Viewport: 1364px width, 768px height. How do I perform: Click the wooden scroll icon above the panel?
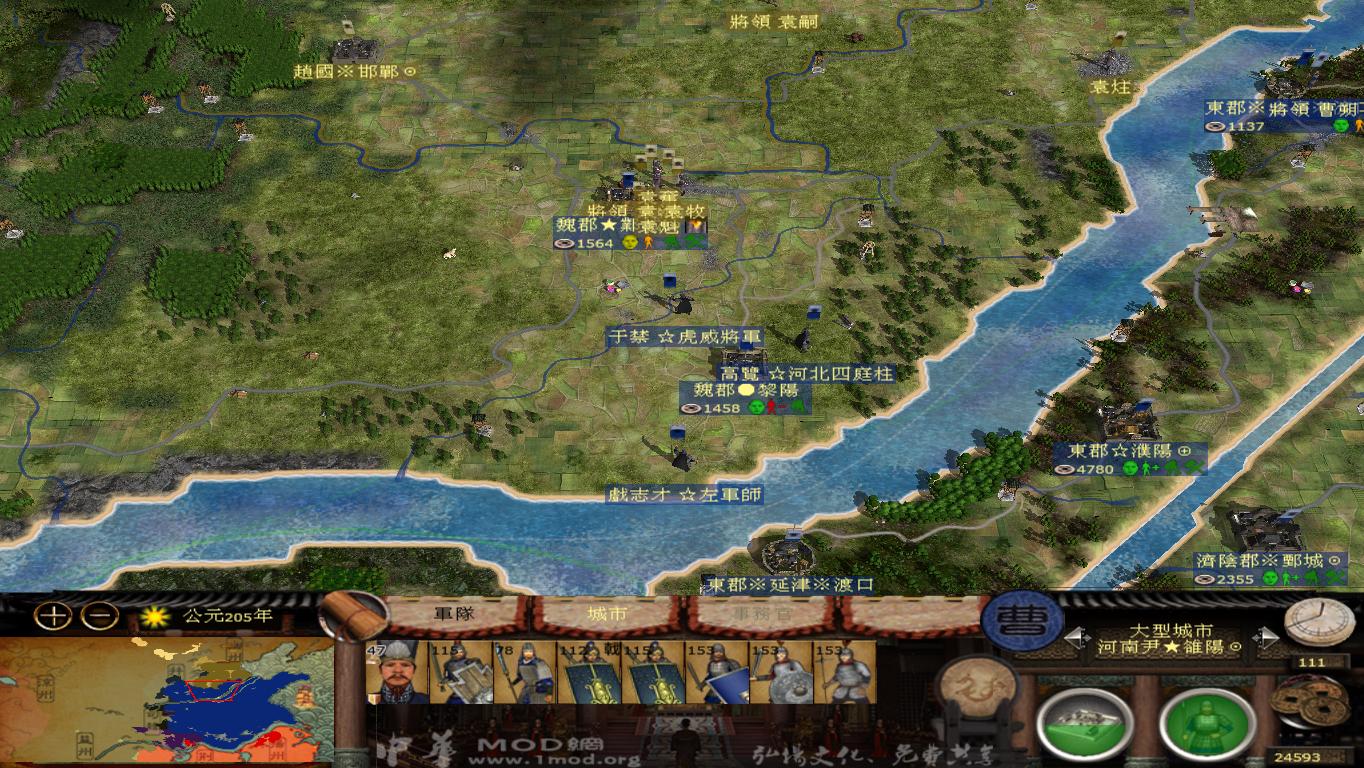coord(349,612)
